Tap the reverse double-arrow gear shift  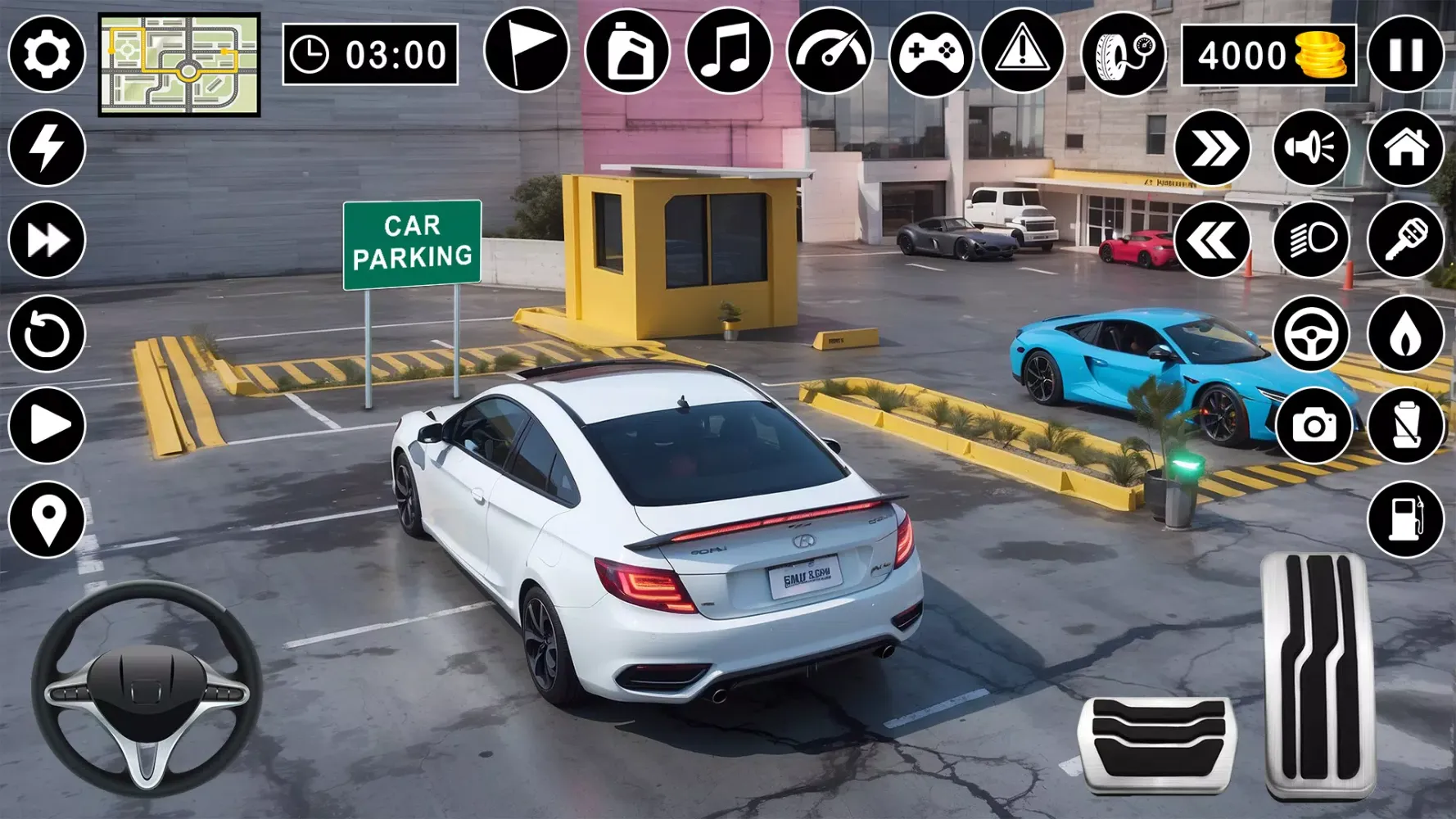point(1212,238)
